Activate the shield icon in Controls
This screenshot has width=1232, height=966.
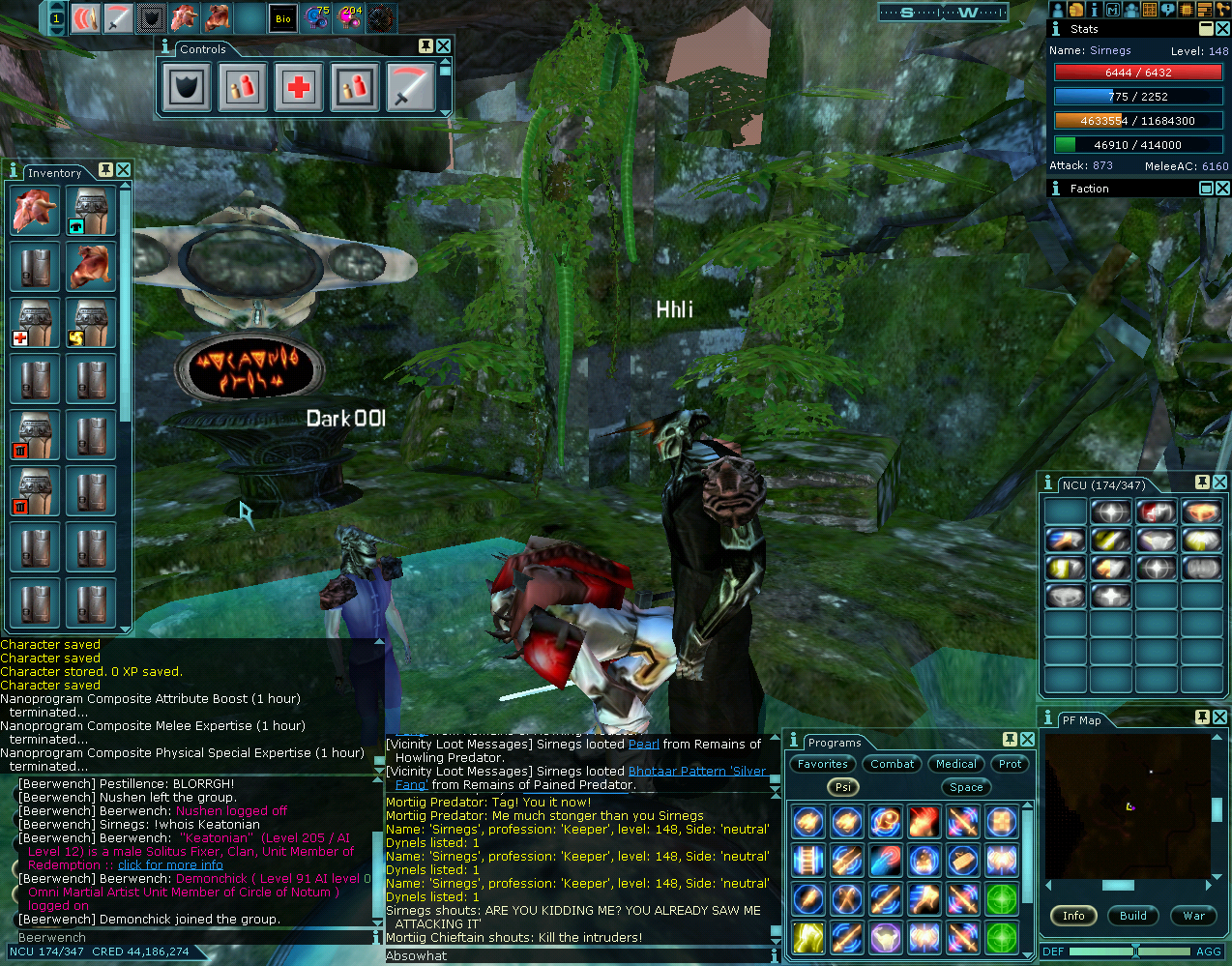tap(187, 87)
